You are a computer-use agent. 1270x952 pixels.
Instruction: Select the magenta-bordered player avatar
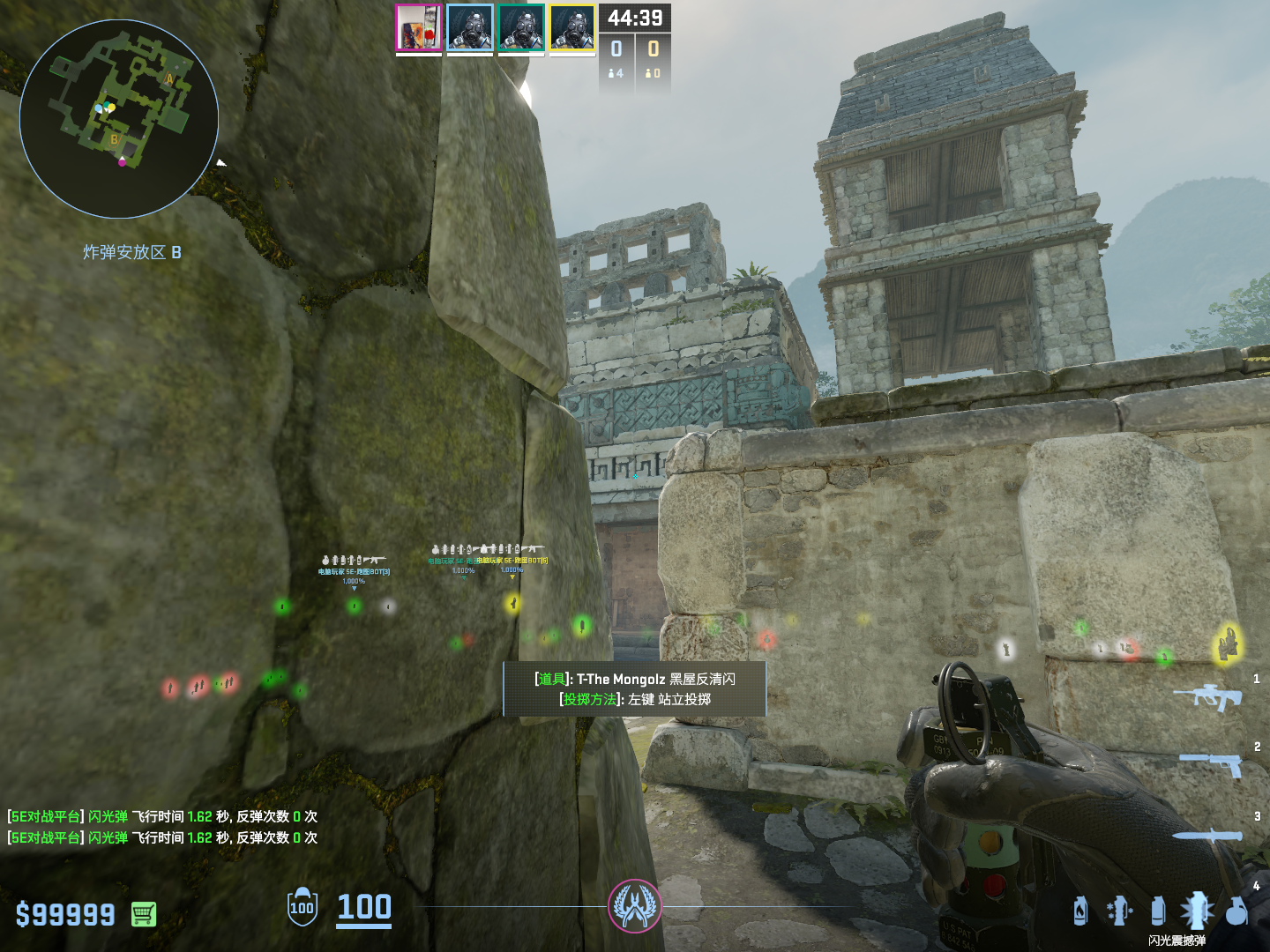coord(419,28)
